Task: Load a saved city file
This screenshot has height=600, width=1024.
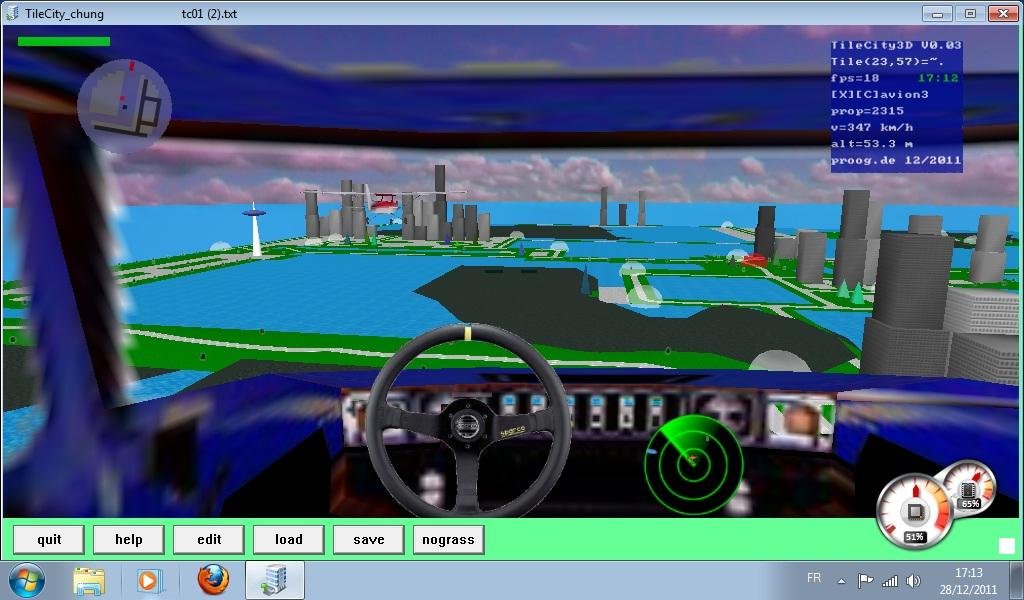Action: pyautogui.click(x=289, y=540)
